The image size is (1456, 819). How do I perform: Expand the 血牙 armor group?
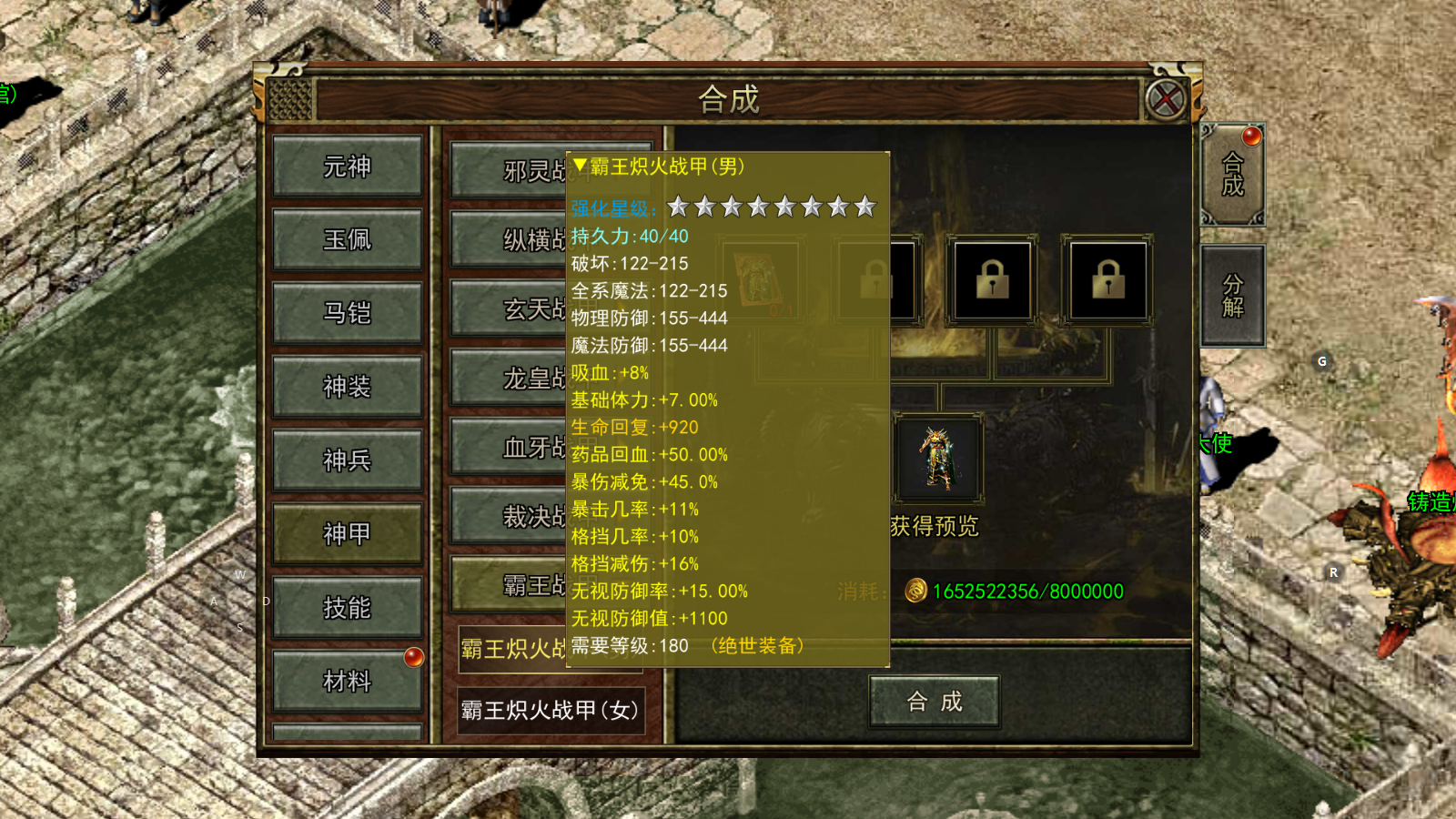[510, 447]
